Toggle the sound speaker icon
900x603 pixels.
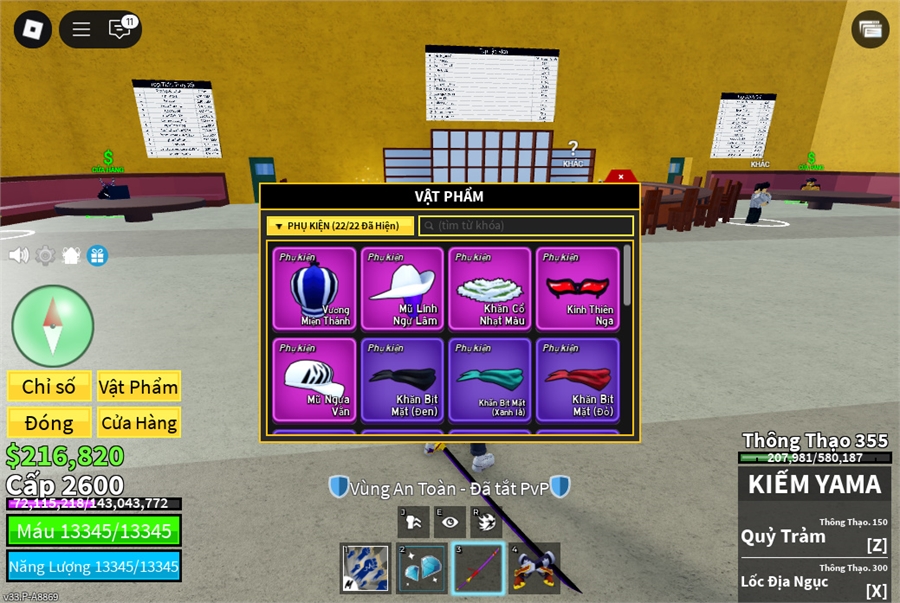pos(19,255)
